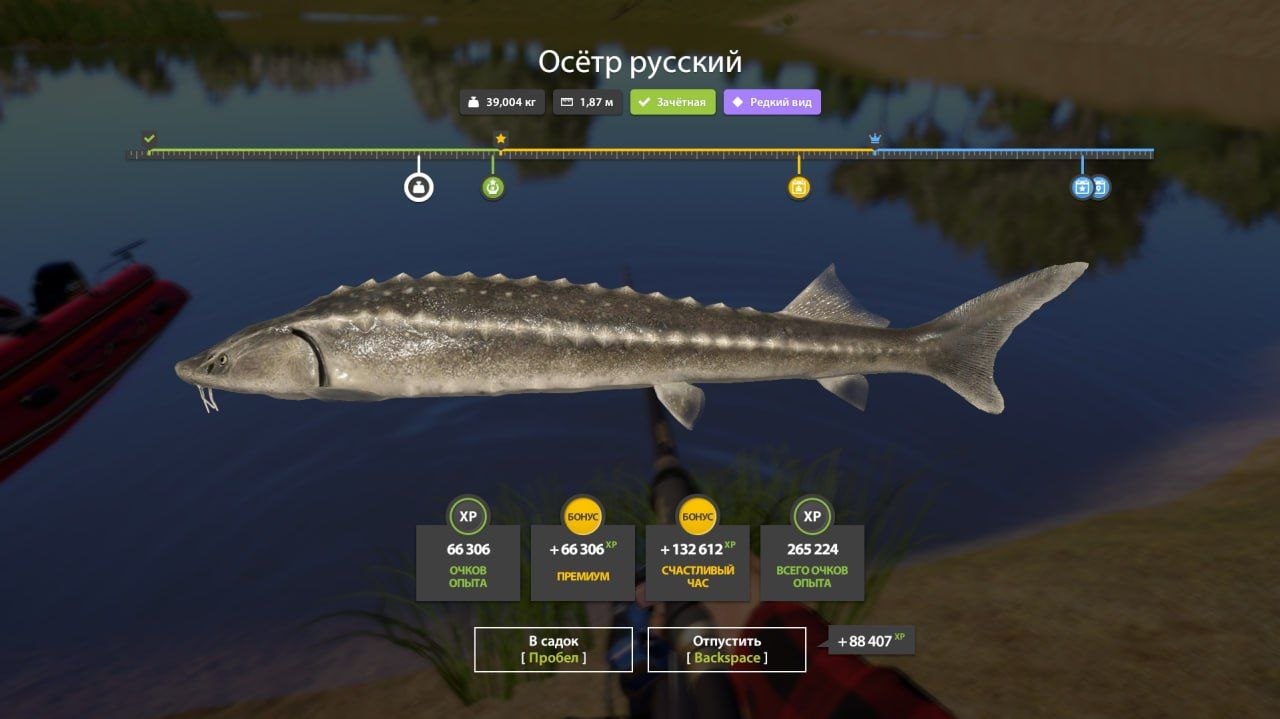Image resolution: width=1280 pixels, height=719 pixels.
Task: Release the fish with the Отпустить button
Action: point(727,649)
